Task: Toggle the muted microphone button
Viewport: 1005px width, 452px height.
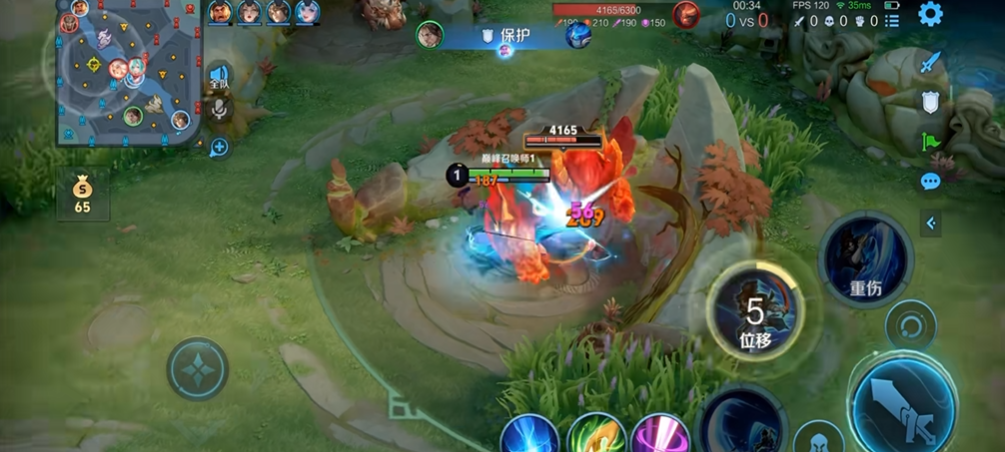Action: pos(218,109)
